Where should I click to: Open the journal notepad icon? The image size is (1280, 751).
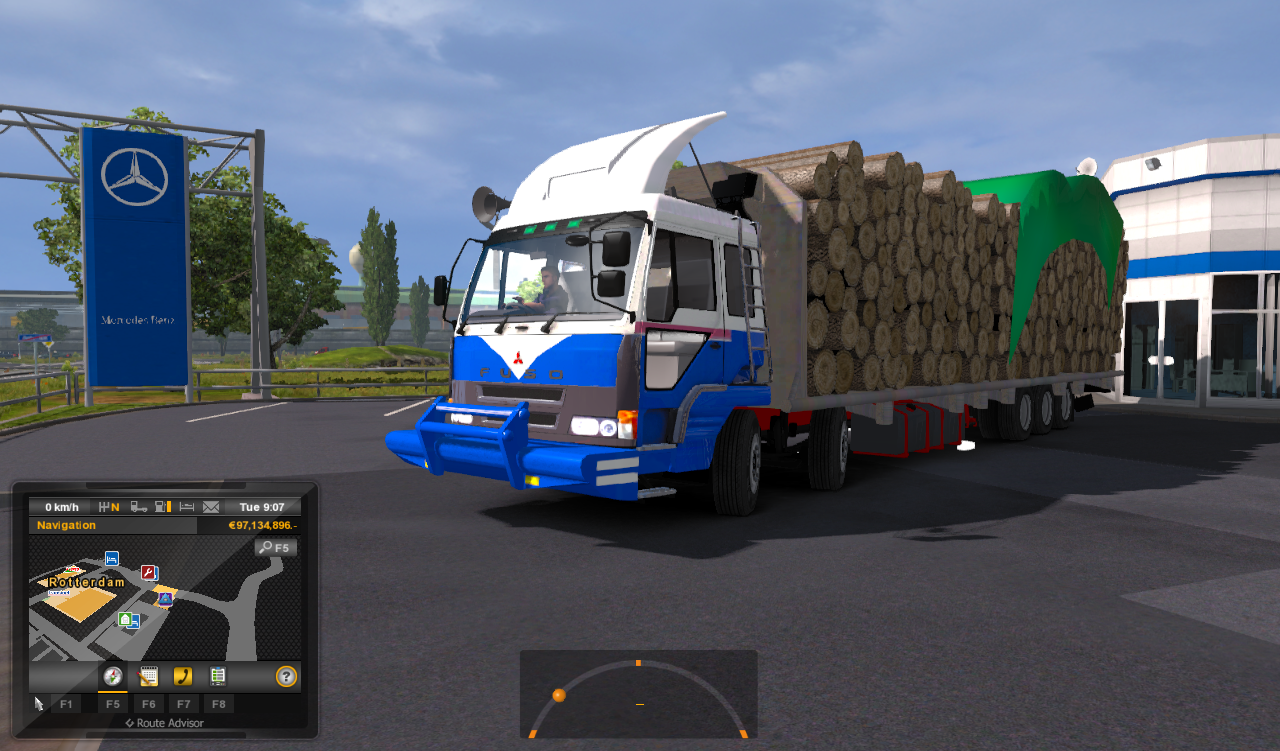148,675
